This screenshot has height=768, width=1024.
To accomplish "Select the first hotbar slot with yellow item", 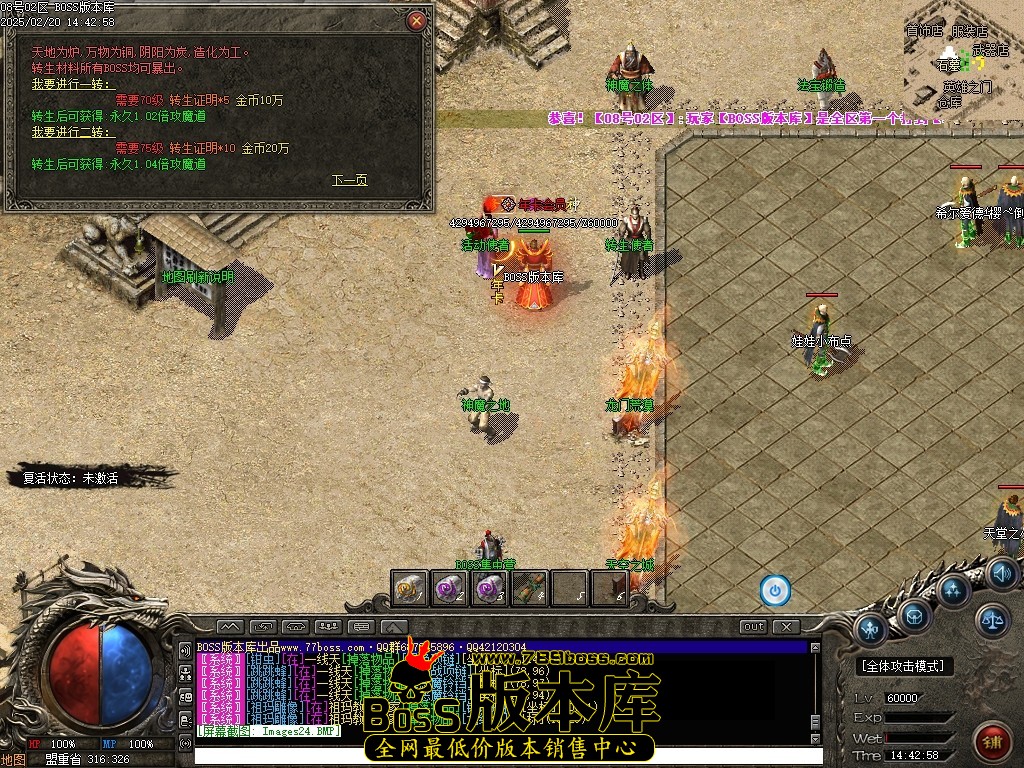I will tap(409, 589).
